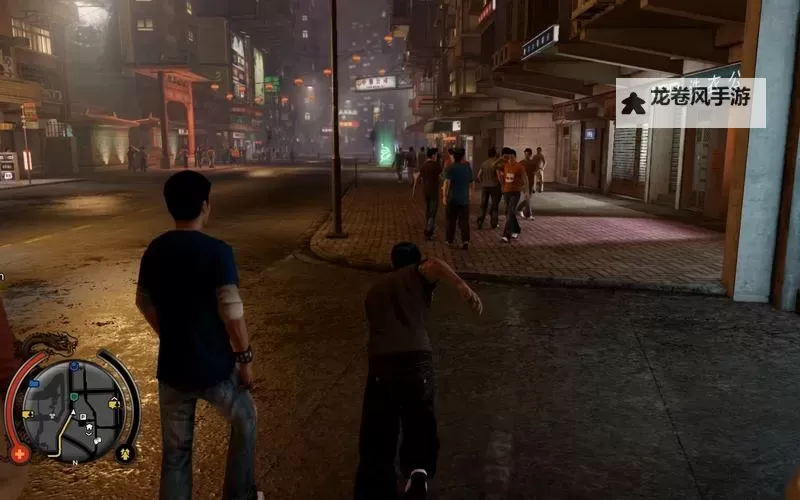
Task: Click the red health cross icon
Action: tap(19, 454)
